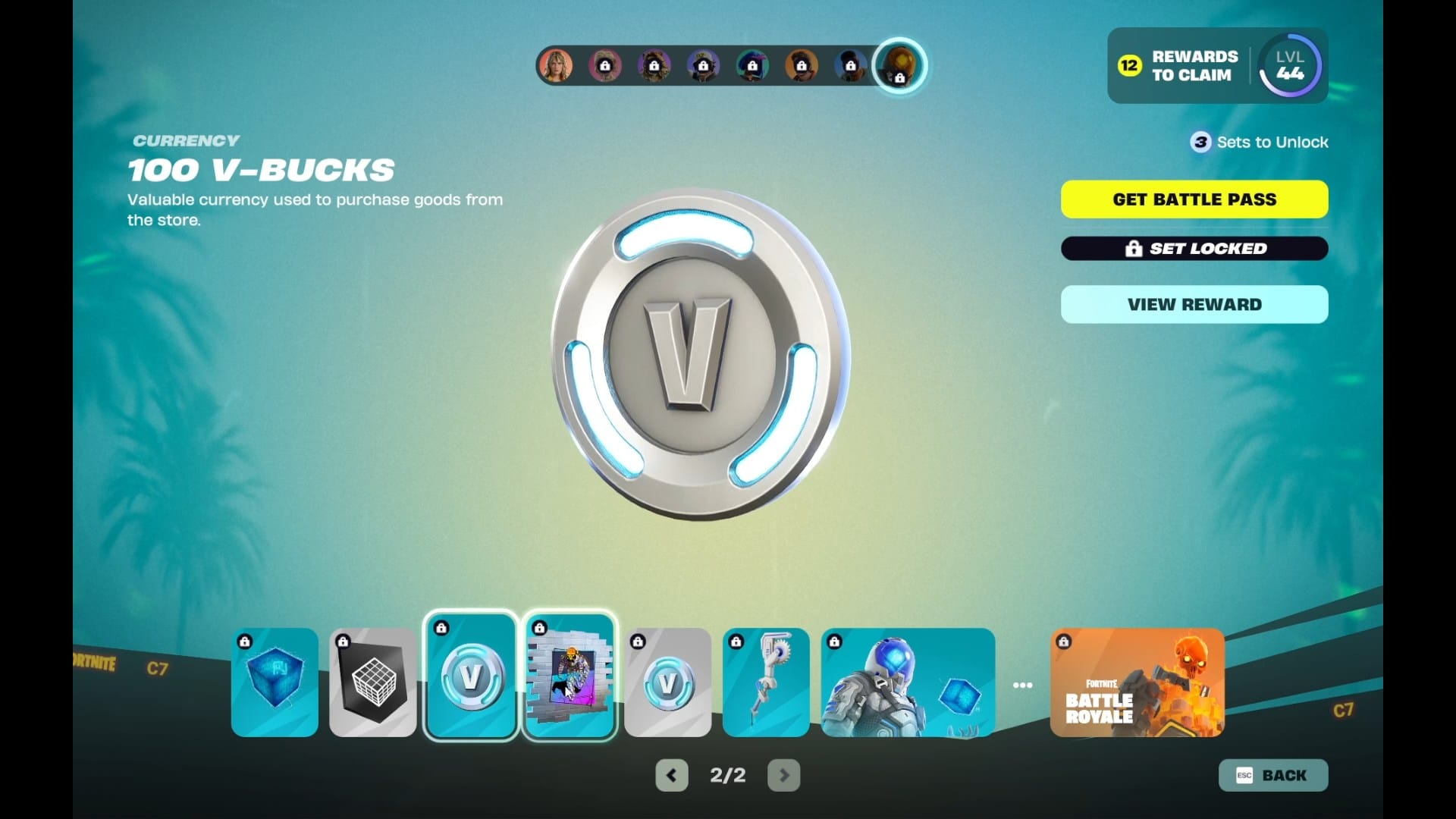Go to the previous rewards page arrow
Viewport: 1456px width, 819px height.
point(672,775)
